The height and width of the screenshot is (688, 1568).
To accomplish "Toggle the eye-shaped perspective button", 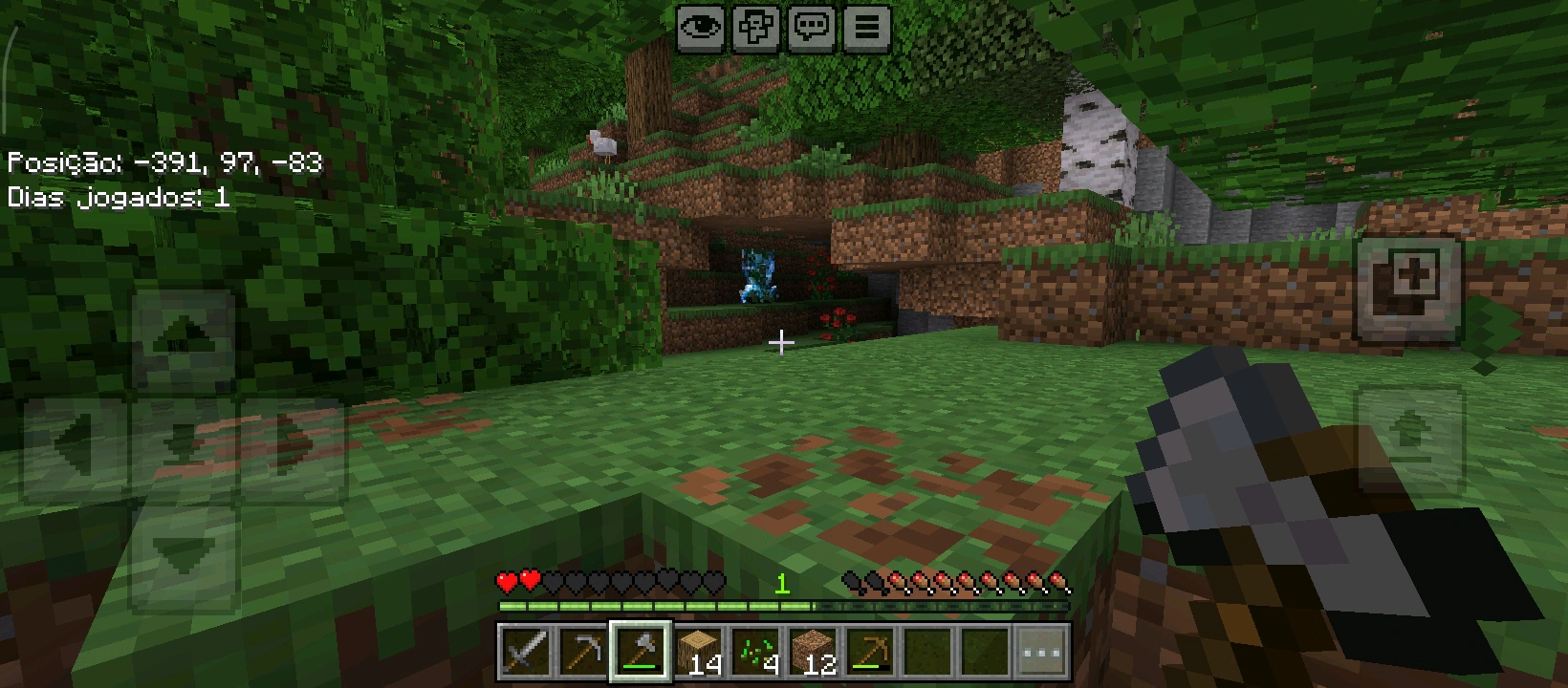I will point(702,28).
